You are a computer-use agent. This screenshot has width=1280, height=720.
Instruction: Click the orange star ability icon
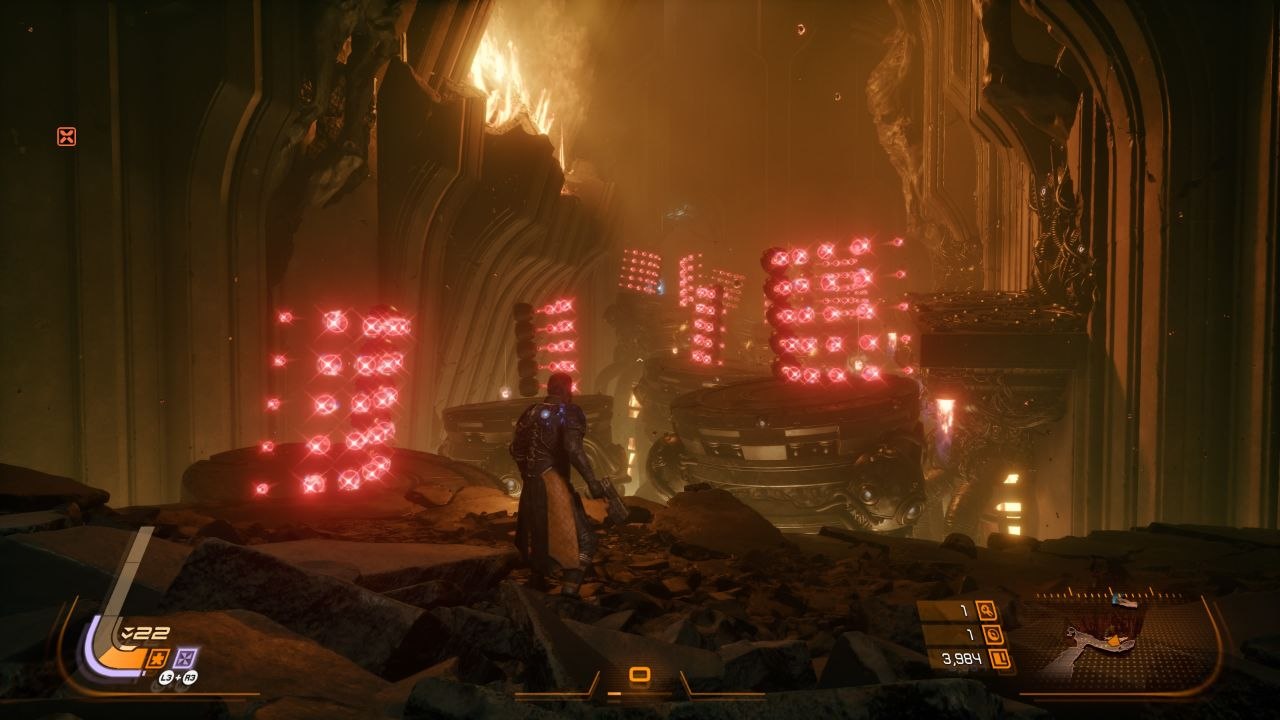[157, 657]
